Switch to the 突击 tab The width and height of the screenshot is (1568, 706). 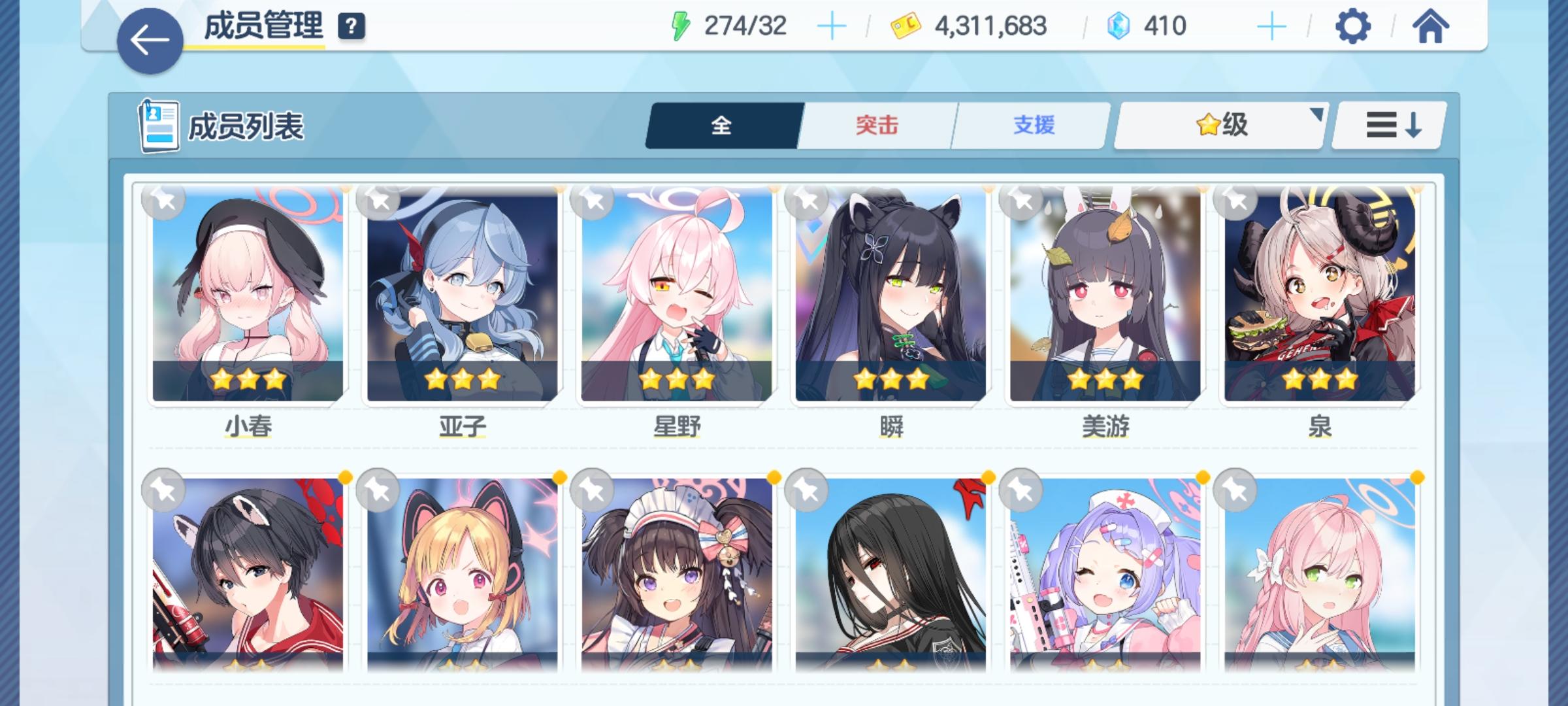point(875,126)
